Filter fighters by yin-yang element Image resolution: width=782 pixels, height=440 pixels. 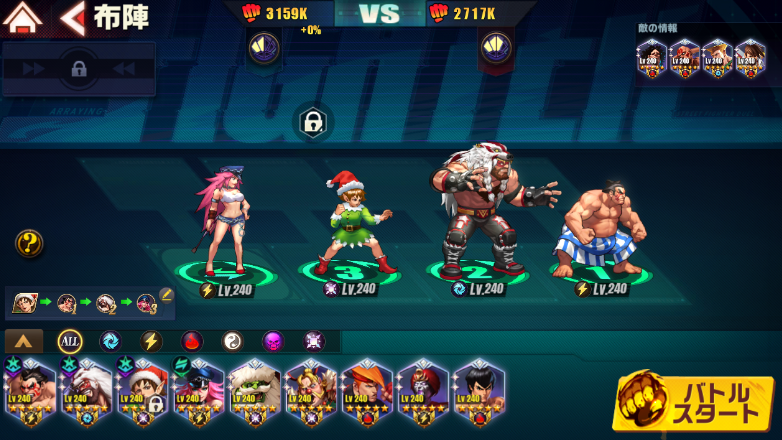232,341
